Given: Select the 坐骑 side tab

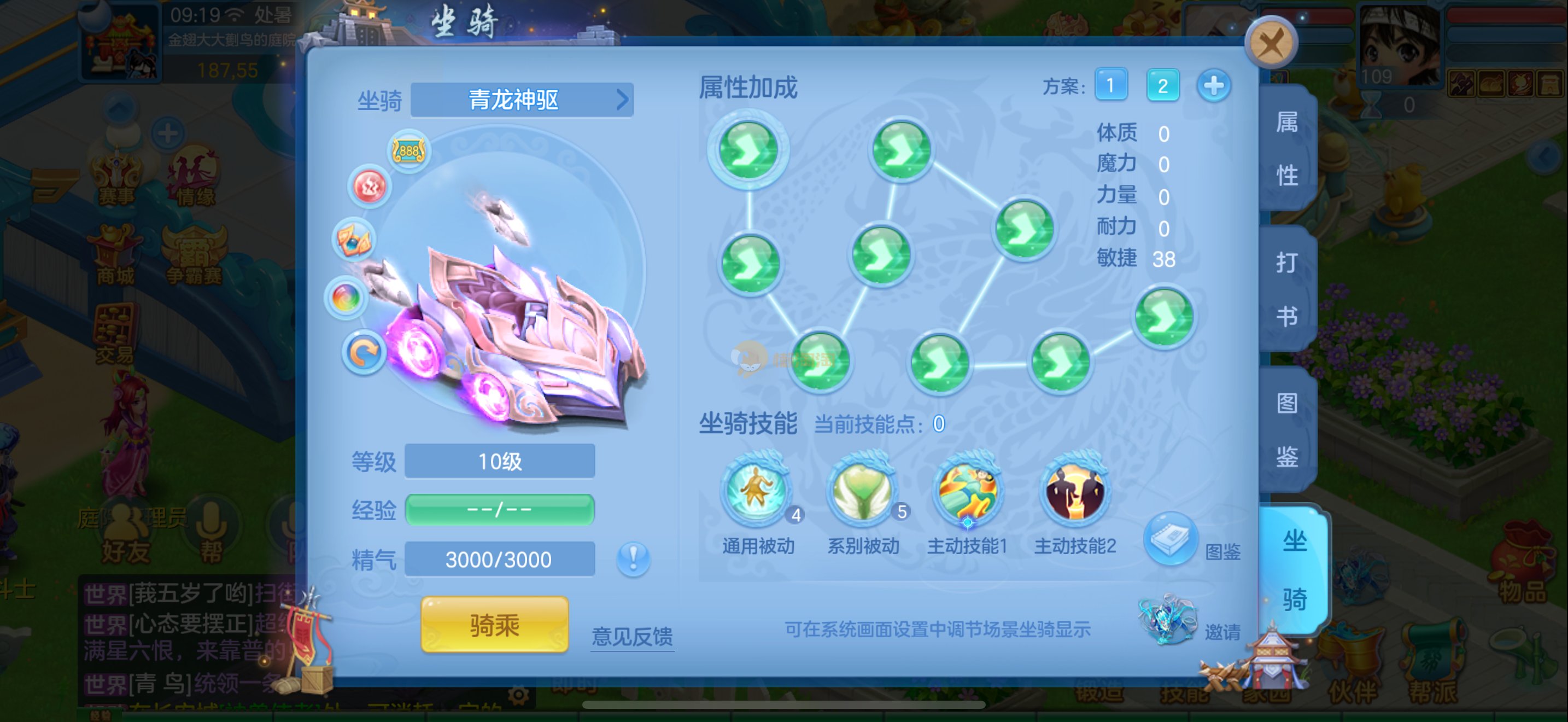Looking at the screenshot, I should [1294, 569].
